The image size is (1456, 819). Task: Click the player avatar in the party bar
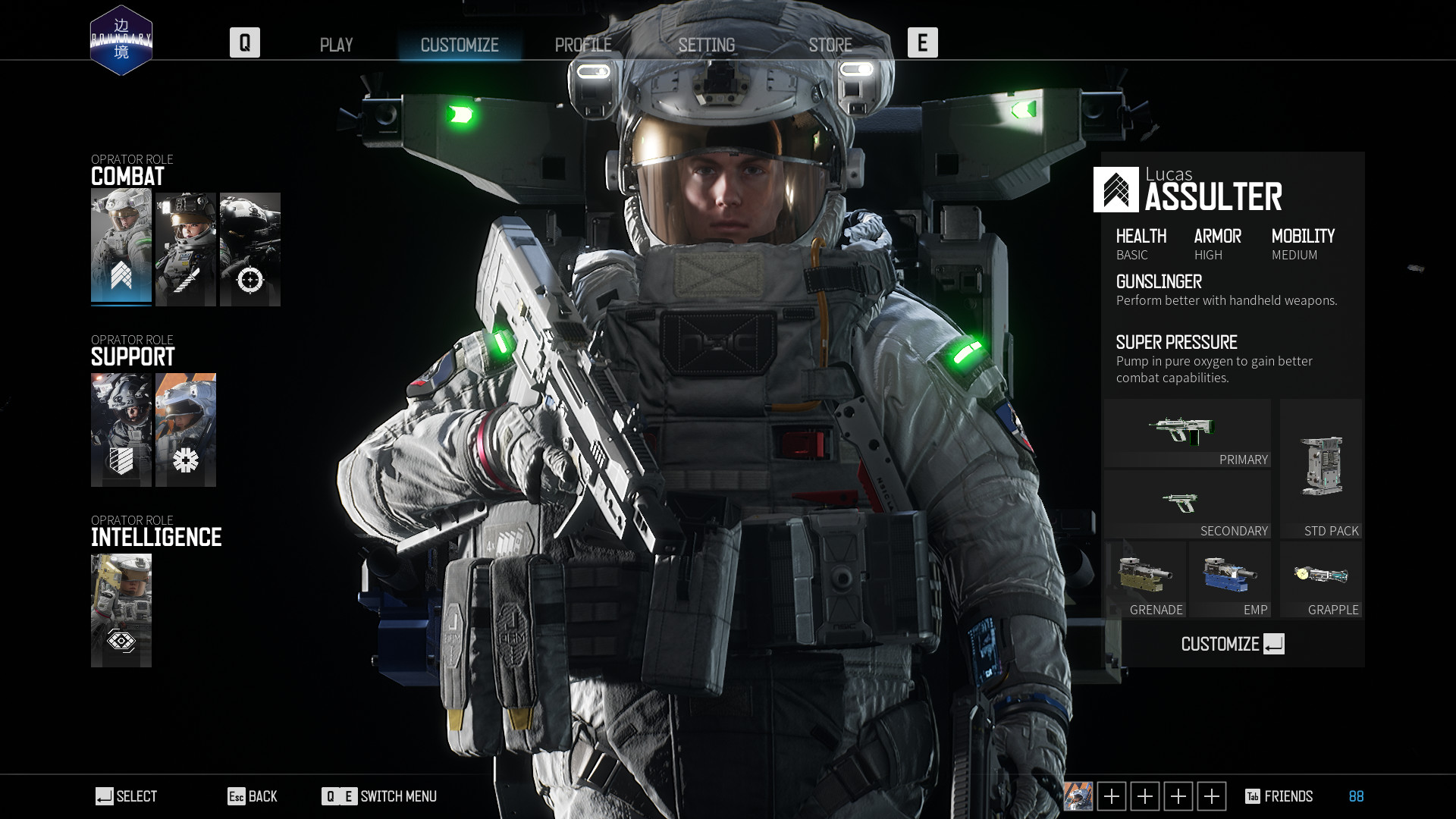click(1078, 796)
